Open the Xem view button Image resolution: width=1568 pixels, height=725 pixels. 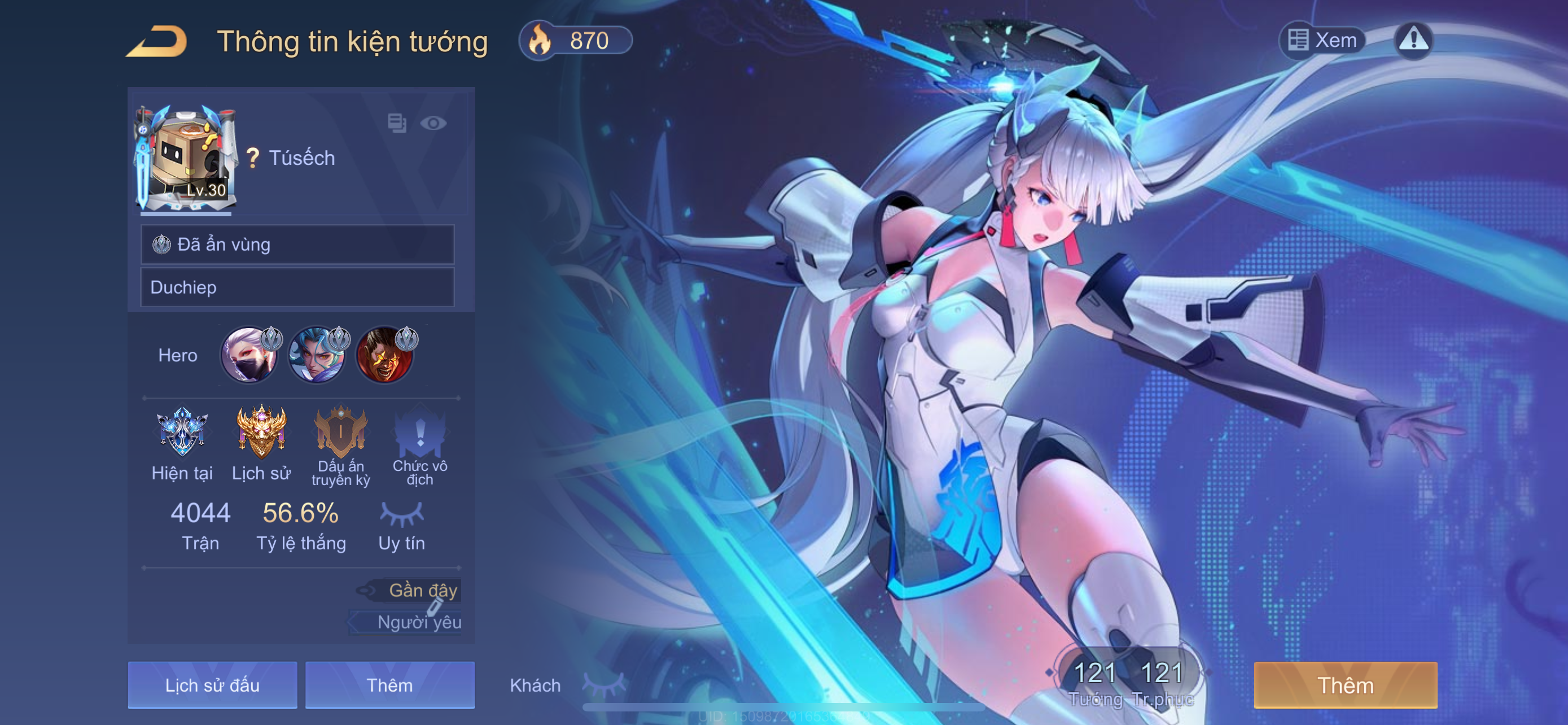(x=1322, y=40)
